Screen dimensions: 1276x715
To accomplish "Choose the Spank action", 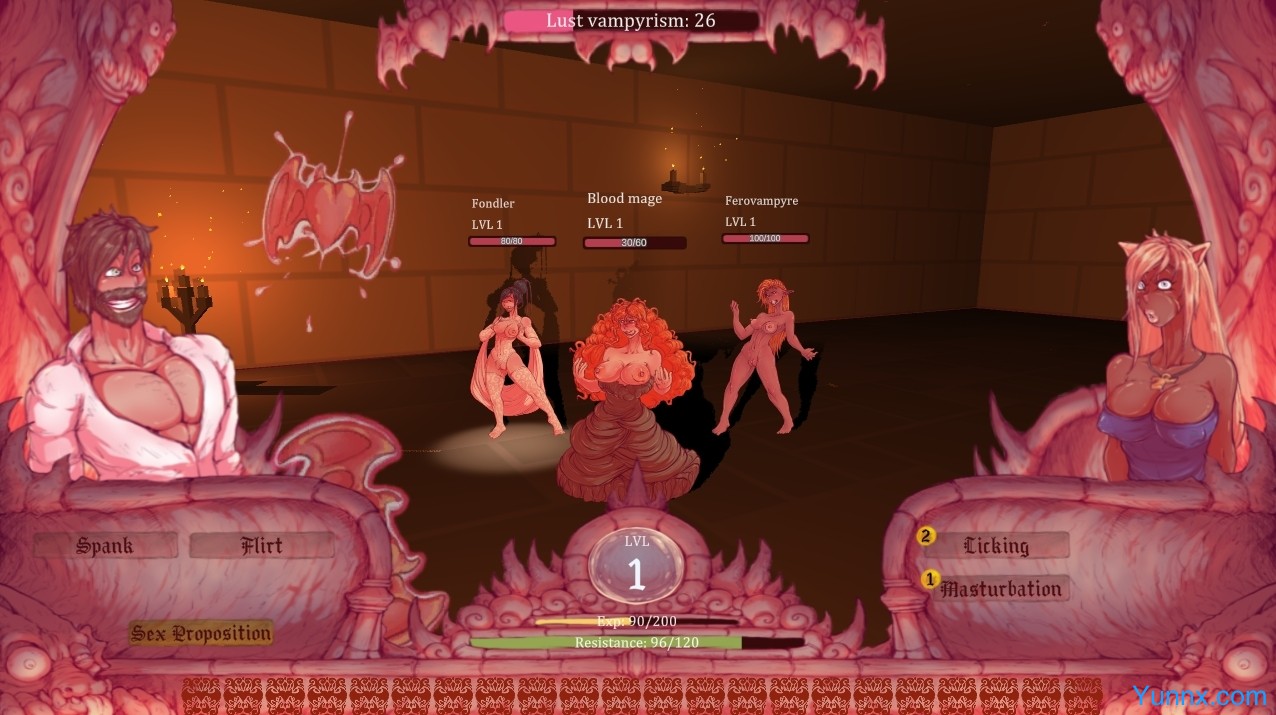I will 105,546.
